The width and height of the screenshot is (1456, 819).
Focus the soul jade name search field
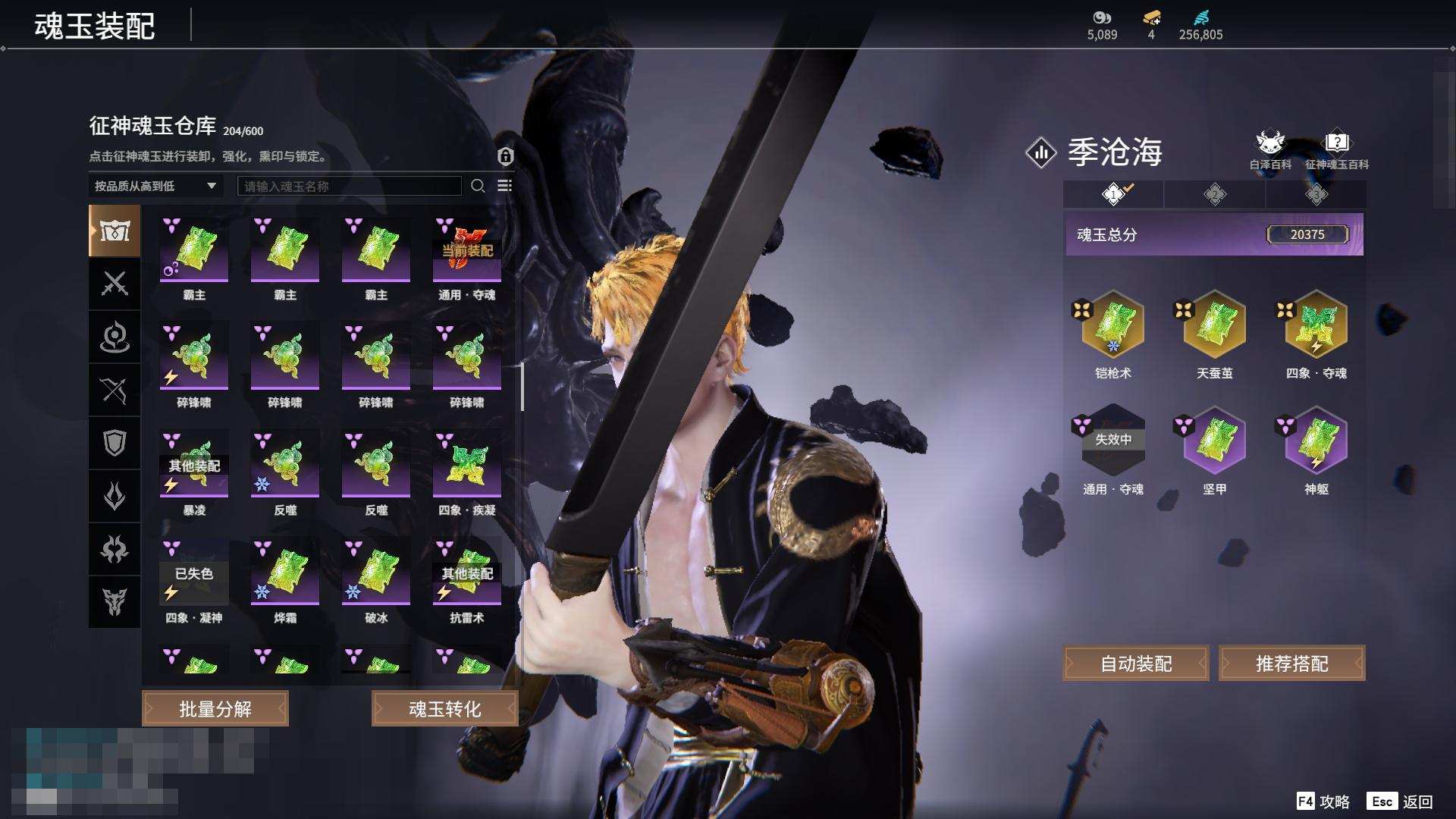point(349,186)
